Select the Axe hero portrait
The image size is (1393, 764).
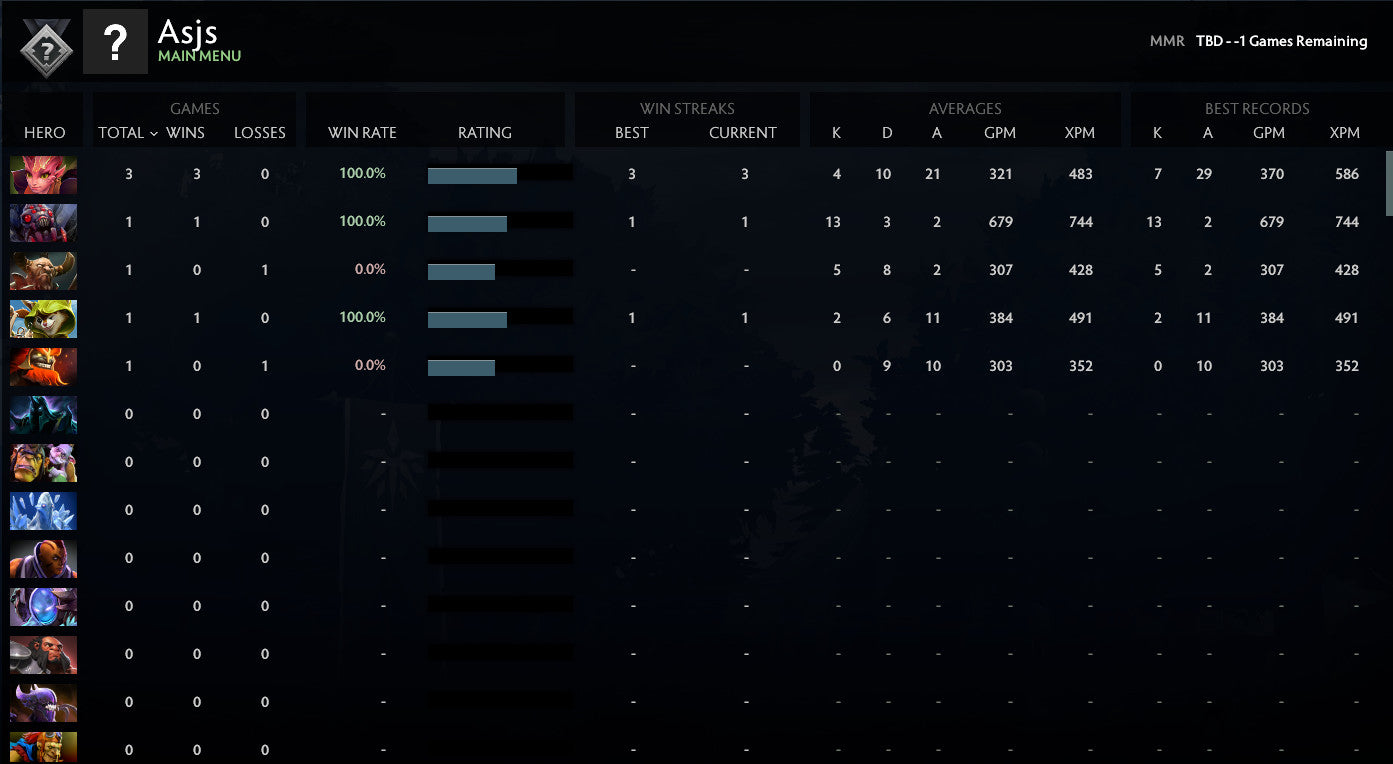tap(43, 655)
